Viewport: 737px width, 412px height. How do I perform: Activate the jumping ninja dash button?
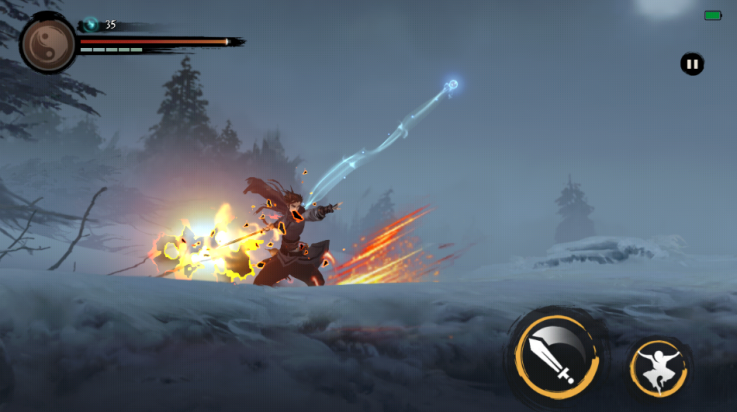click(x=659, y=368)
